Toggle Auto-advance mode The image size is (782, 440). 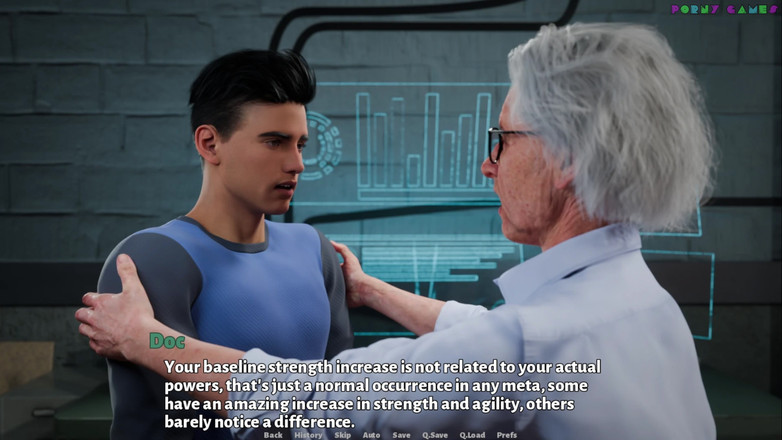371,435
